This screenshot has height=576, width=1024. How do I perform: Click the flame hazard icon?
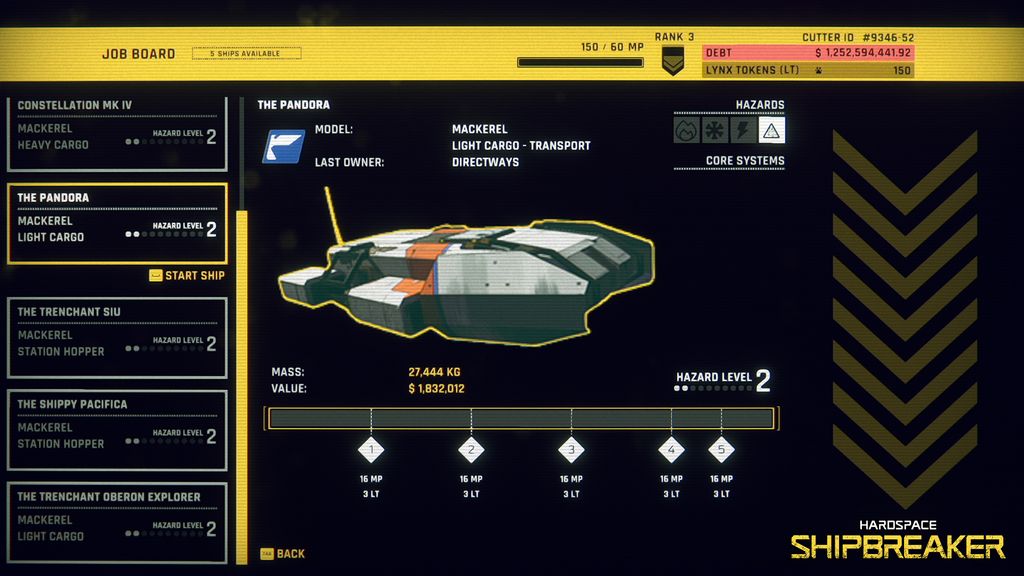(686, 131)
